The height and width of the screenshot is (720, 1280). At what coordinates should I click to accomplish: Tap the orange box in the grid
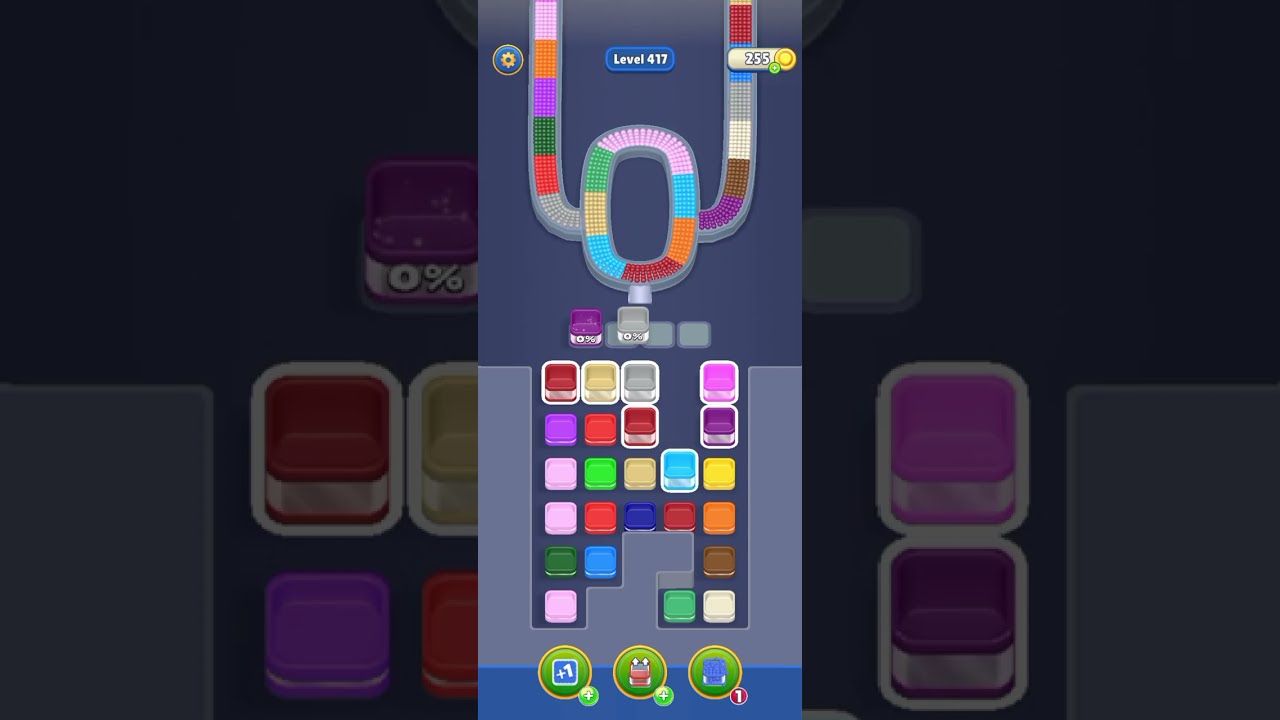719,516
